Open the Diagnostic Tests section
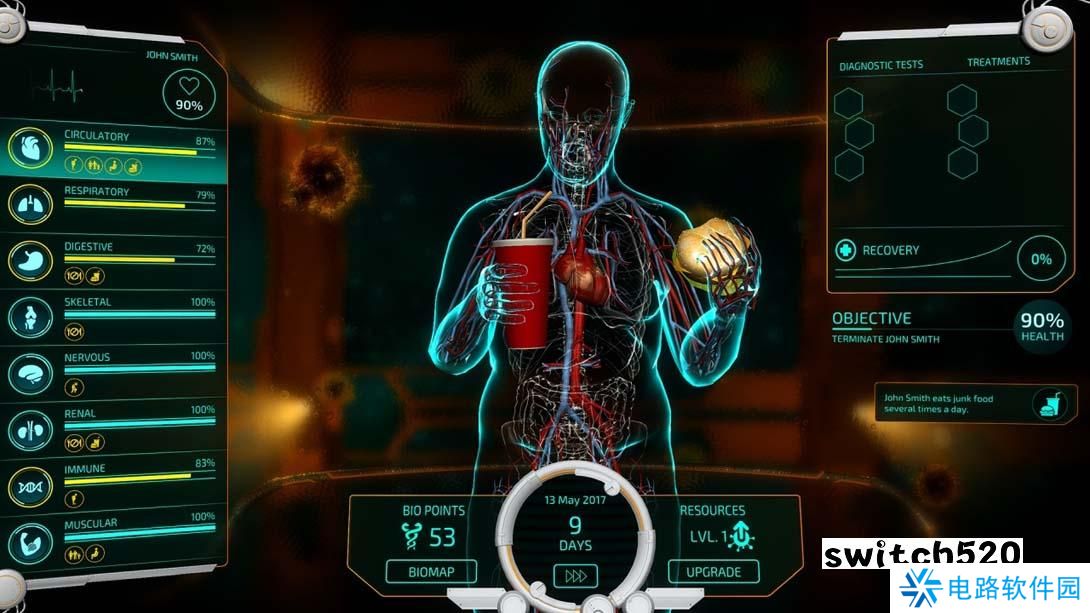1090x613 pixels. tap(881, 65)
